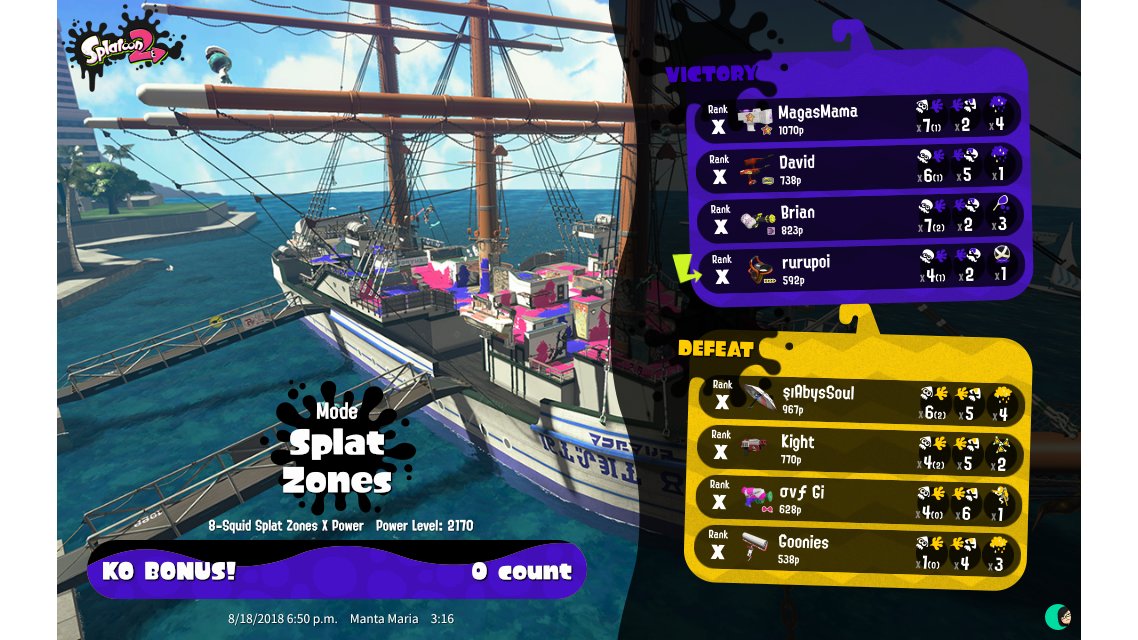
Task: Select Kight's row on the defeat list
Action: pos(858,448)
